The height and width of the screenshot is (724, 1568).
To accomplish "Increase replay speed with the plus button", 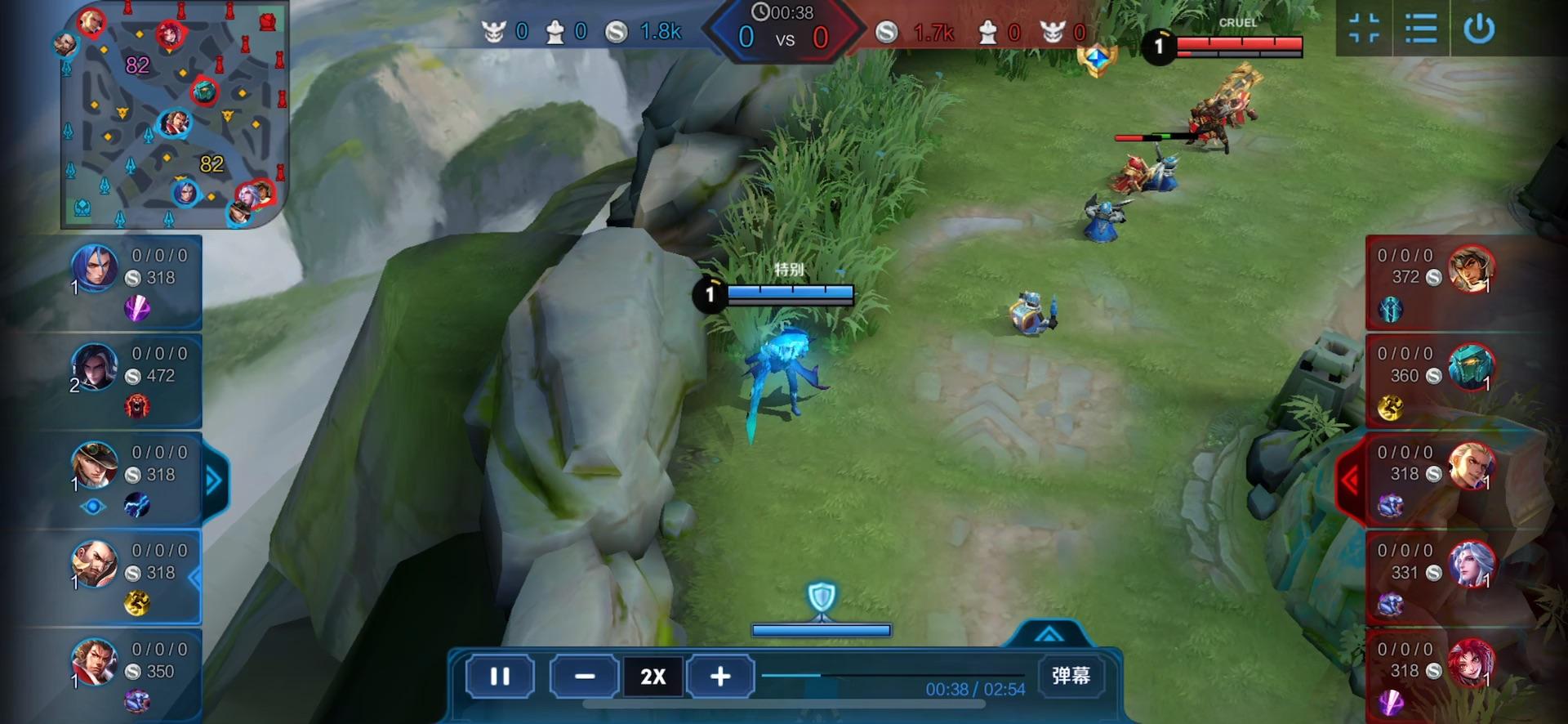I will point(719,677).
